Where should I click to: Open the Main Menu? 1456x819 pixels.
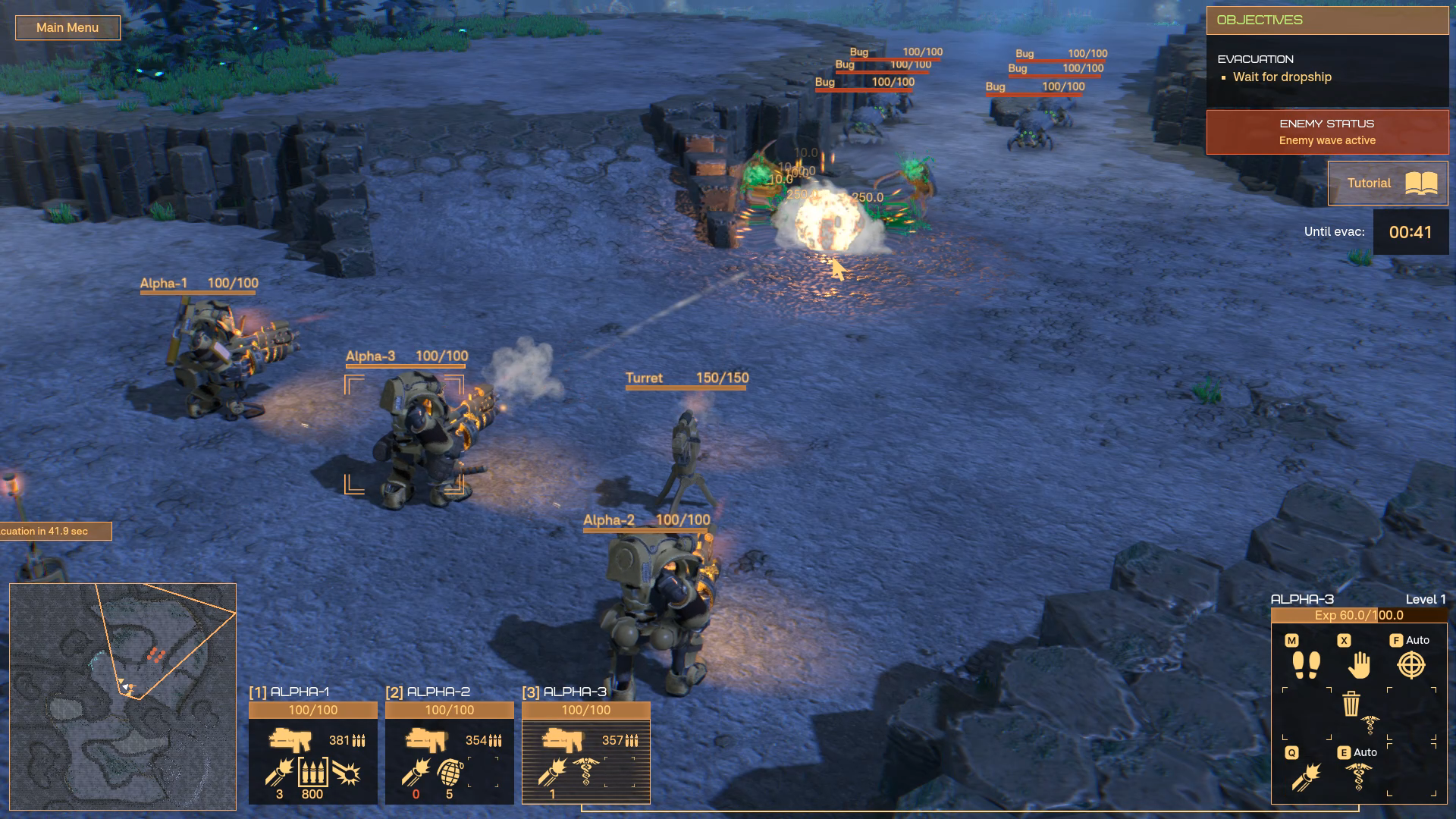(x=67, y=28)
